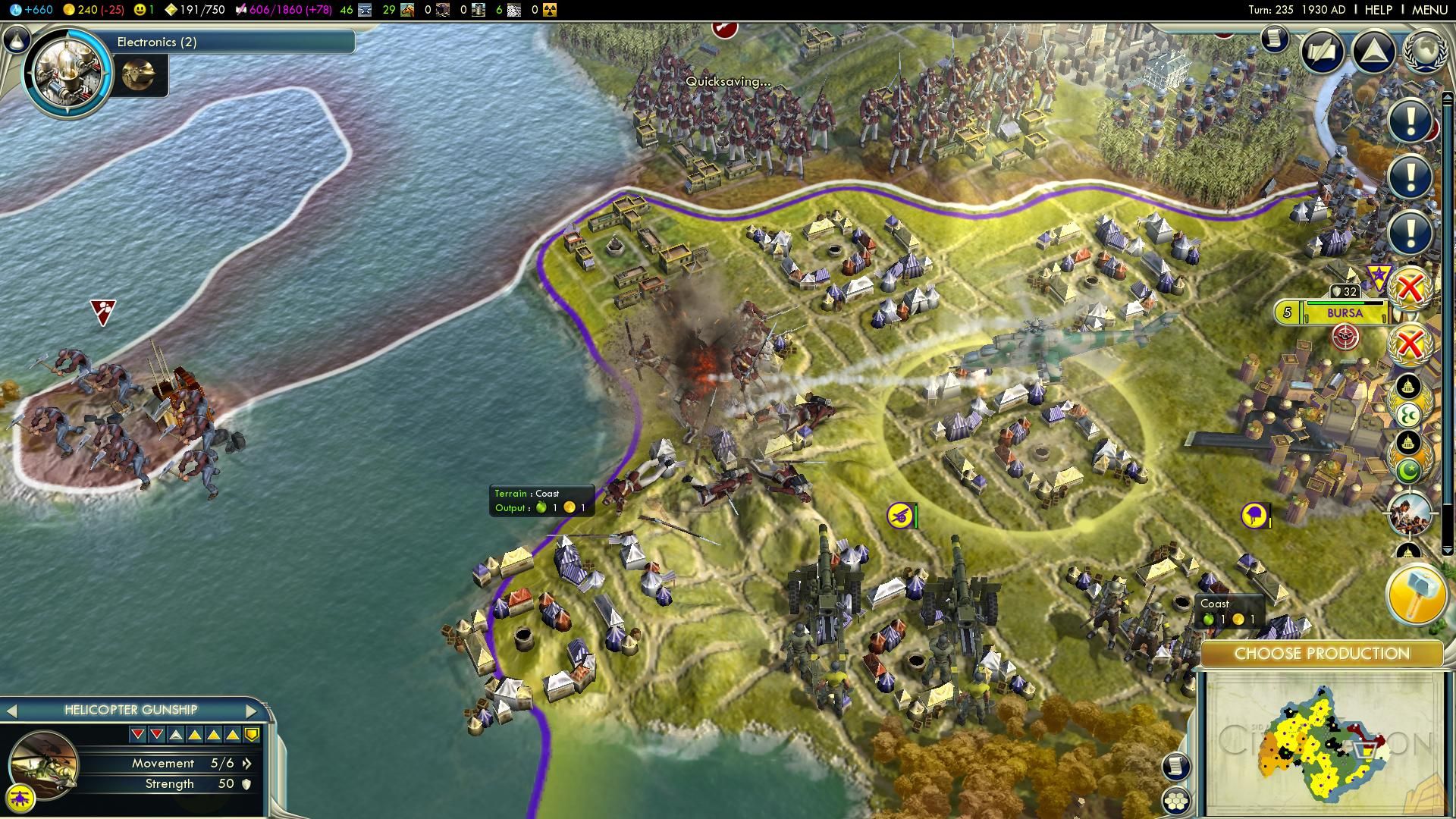Image resolution: width=1456 pixels, height=819 pixels.
Task: Open the HELP Civilopedia link
Action: [1378, 10]
